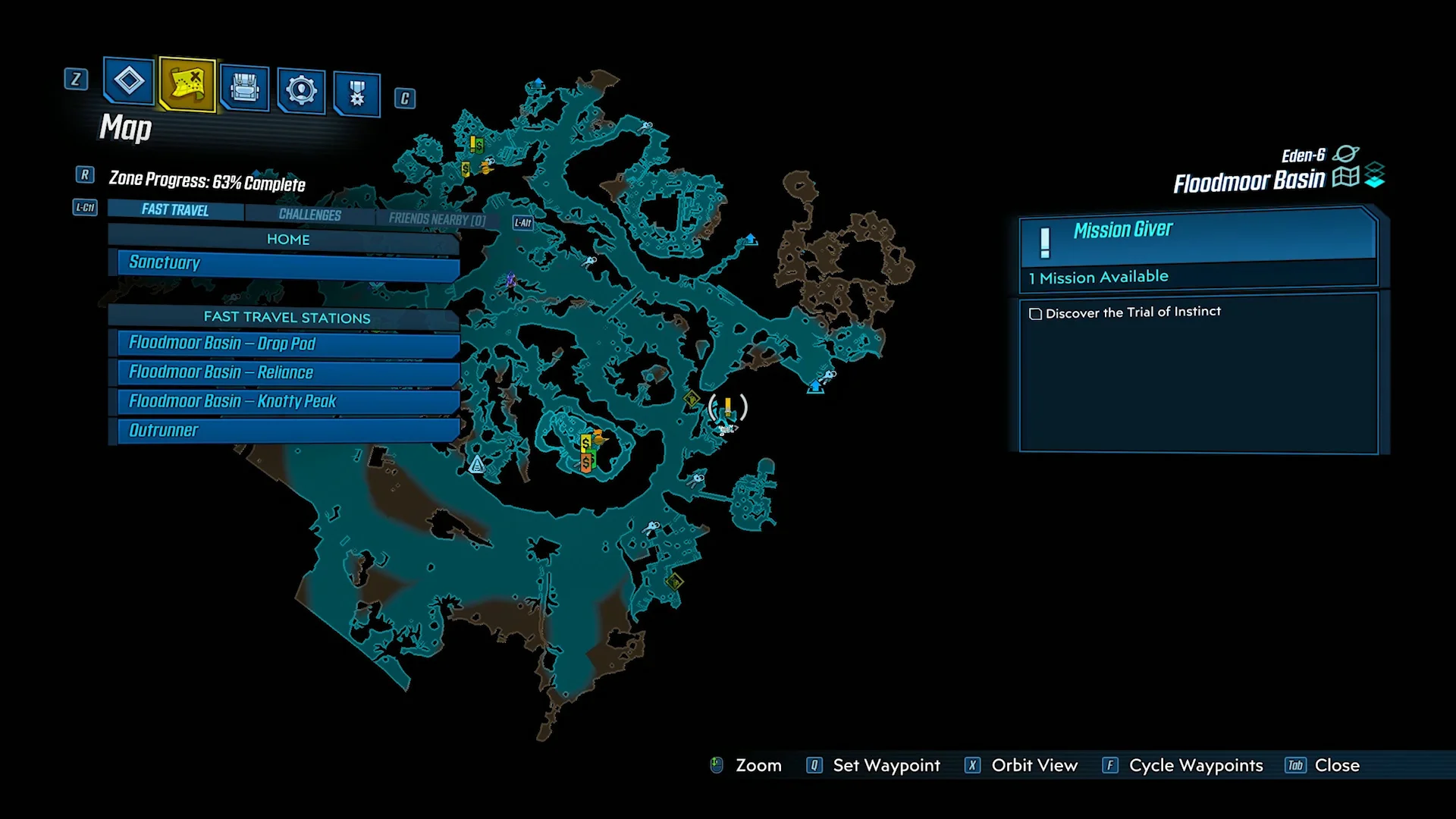Select the Outrunner fast travel entry
This screenshot has width=1456, height=819.
coord(288,431)
